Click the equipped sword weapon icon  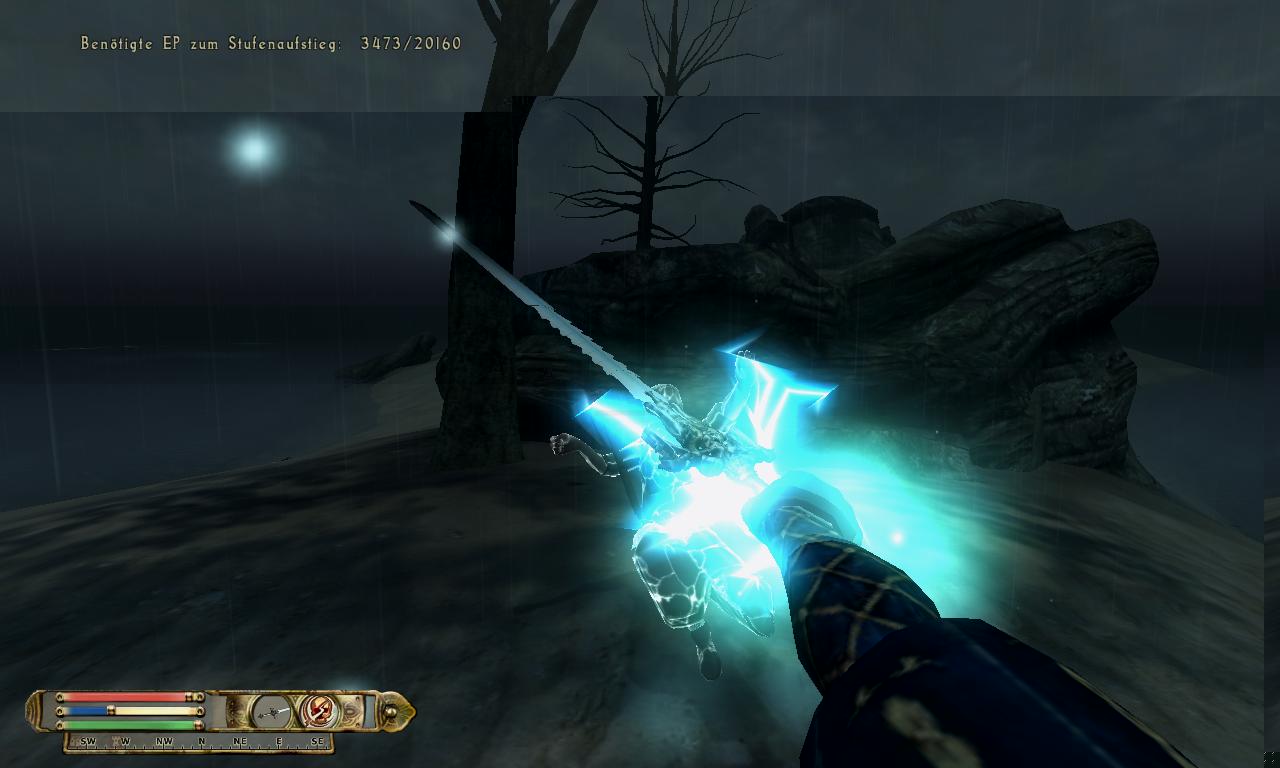point(270,711)
